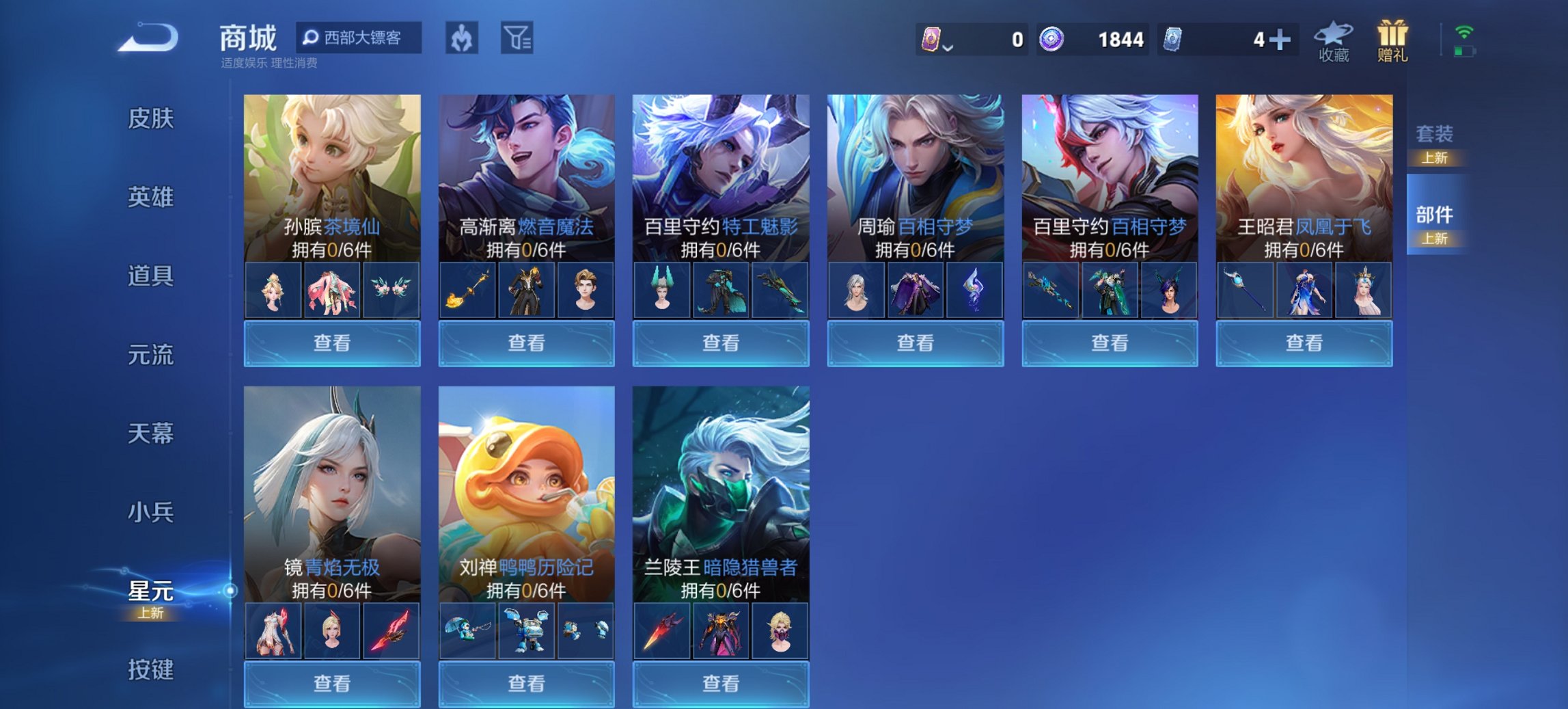Viewport: 1568px width, 709px height.
Task: Click 查看 on the 孙膑茶境仙 card
Action: (332, 343)
